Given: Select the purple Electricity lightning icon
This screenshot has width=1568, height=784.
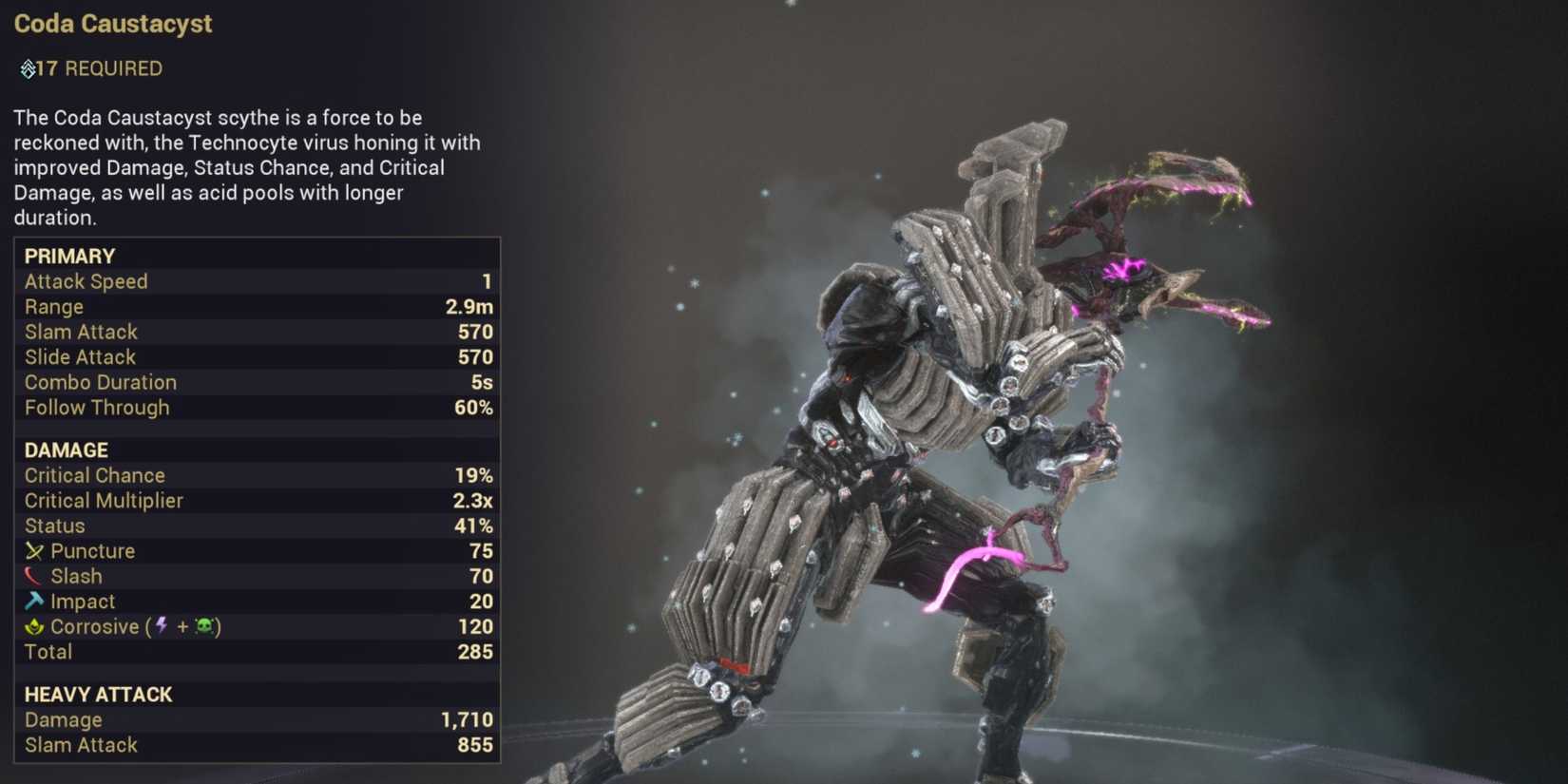Looking at the screenshot, I should (160, 626).
